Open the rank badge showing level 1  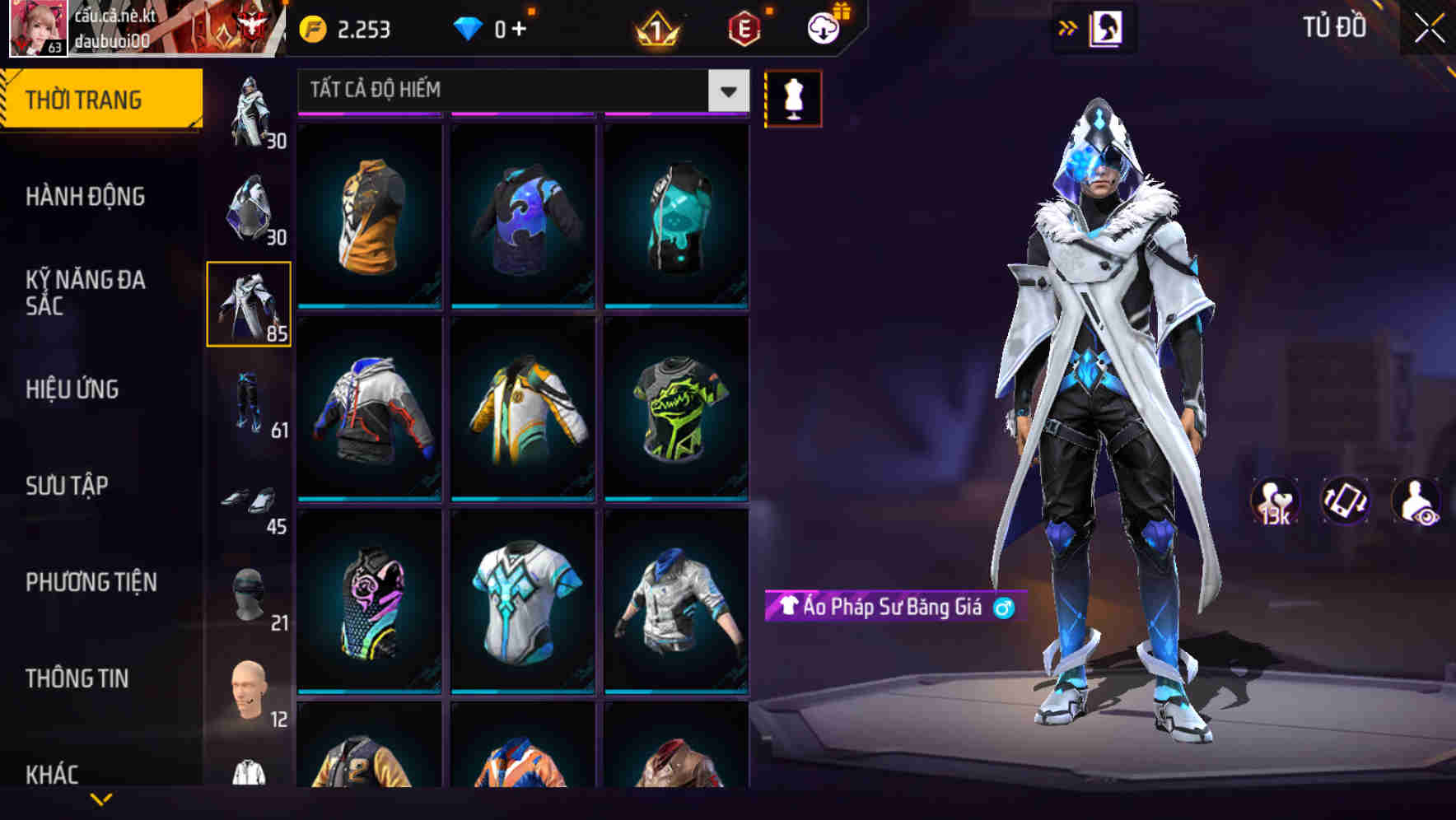point(655,28)
